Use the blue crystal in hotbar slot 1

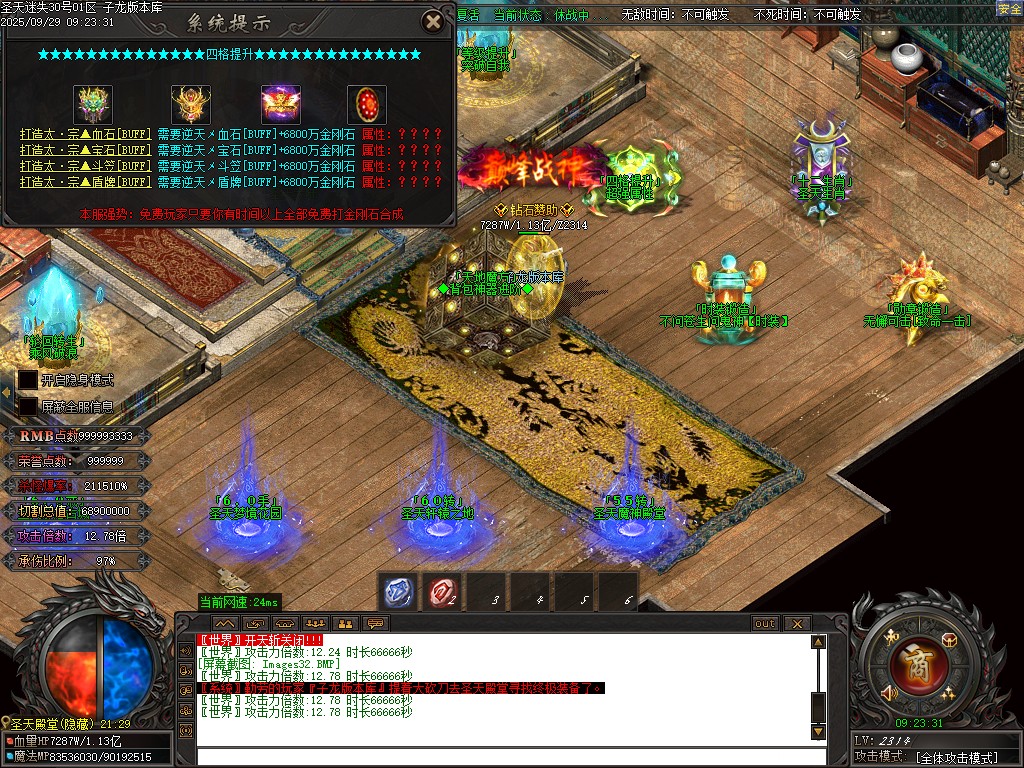tap(398, 591)
